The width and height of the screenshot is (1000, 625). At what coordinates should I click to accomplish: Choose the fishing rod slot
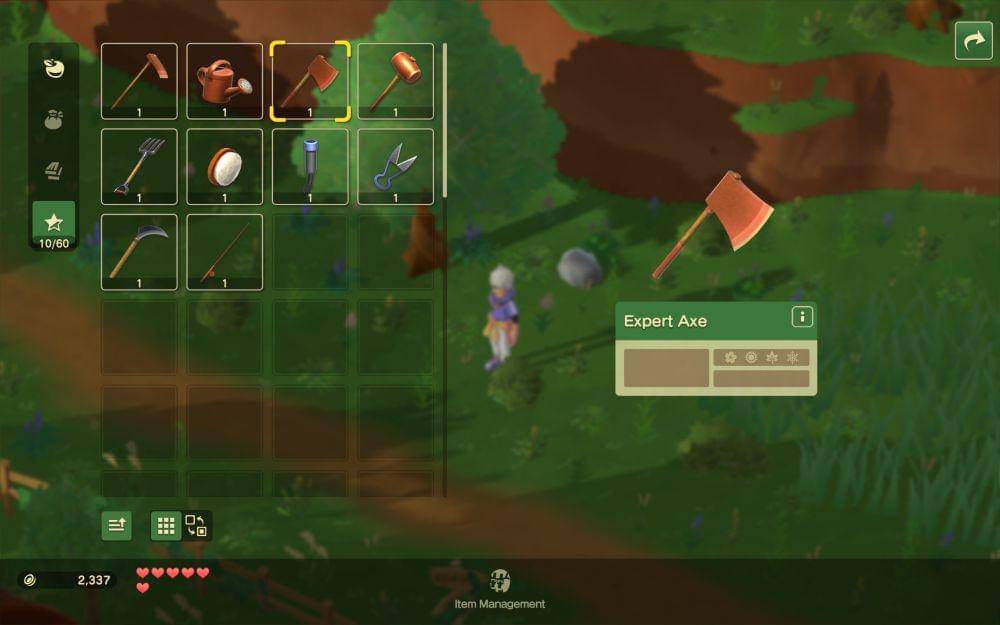pyautogui.click(x=224, y=252)
